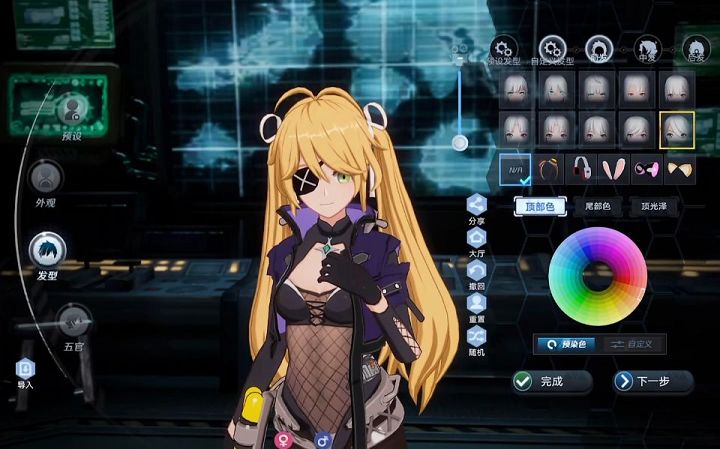This screenshot has width=720, height=449.
Task: Click the 导入 import button
Action: 25,371
